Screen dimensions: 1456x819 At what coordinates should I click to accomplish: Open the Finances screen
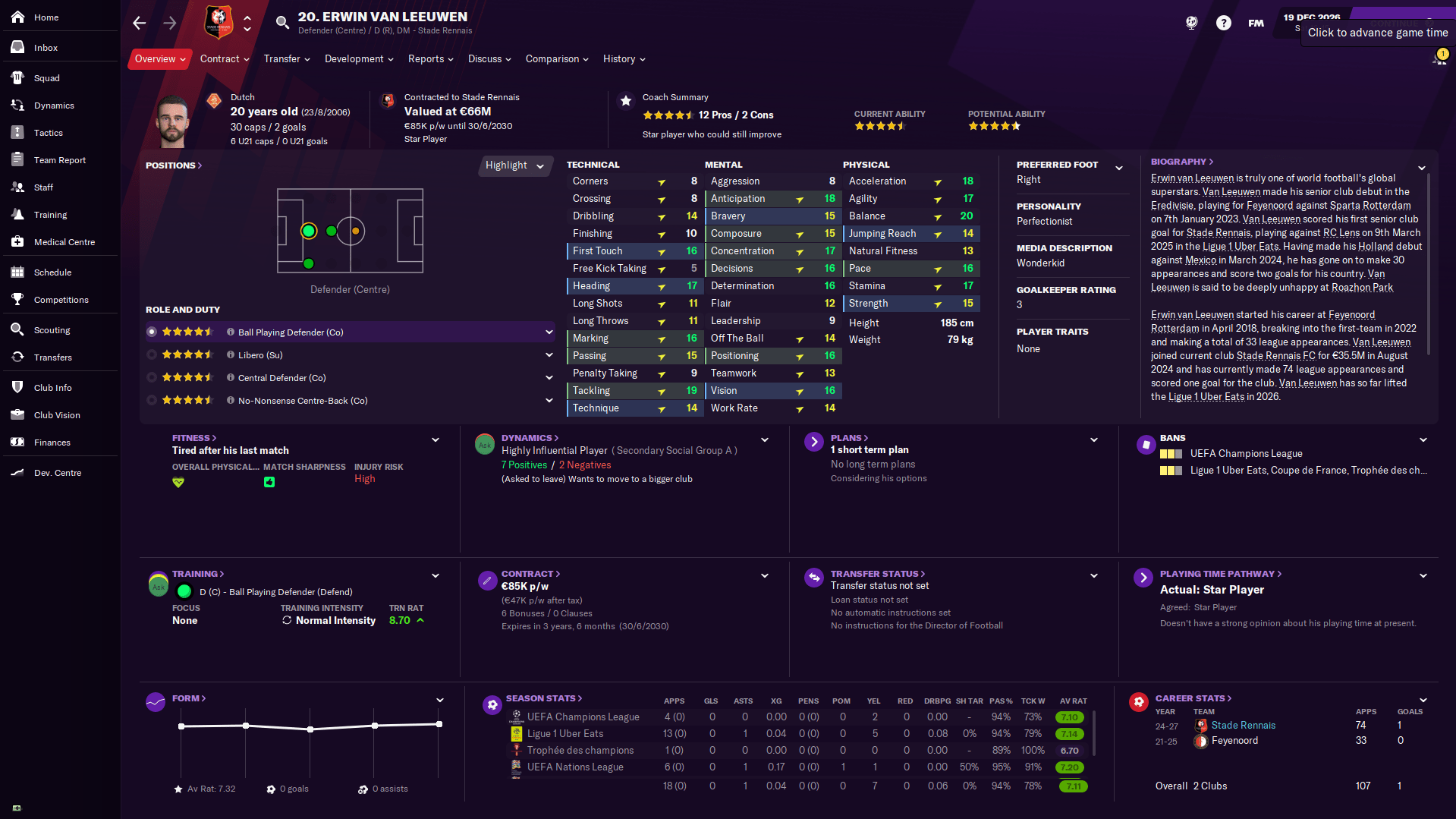point(53,442)
